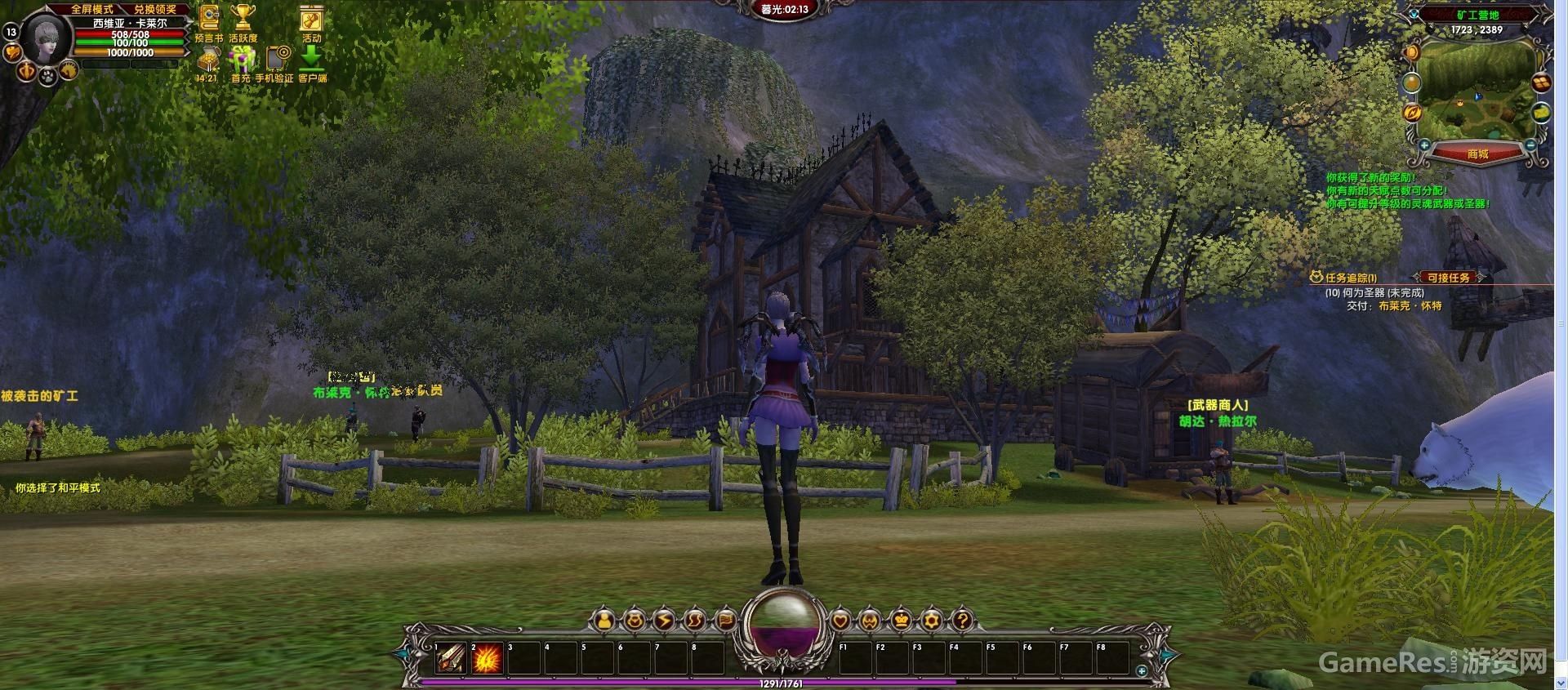The image size is (1568, 690).
Task: Claim the treasure chest timer reward
Action: [208, 60]
